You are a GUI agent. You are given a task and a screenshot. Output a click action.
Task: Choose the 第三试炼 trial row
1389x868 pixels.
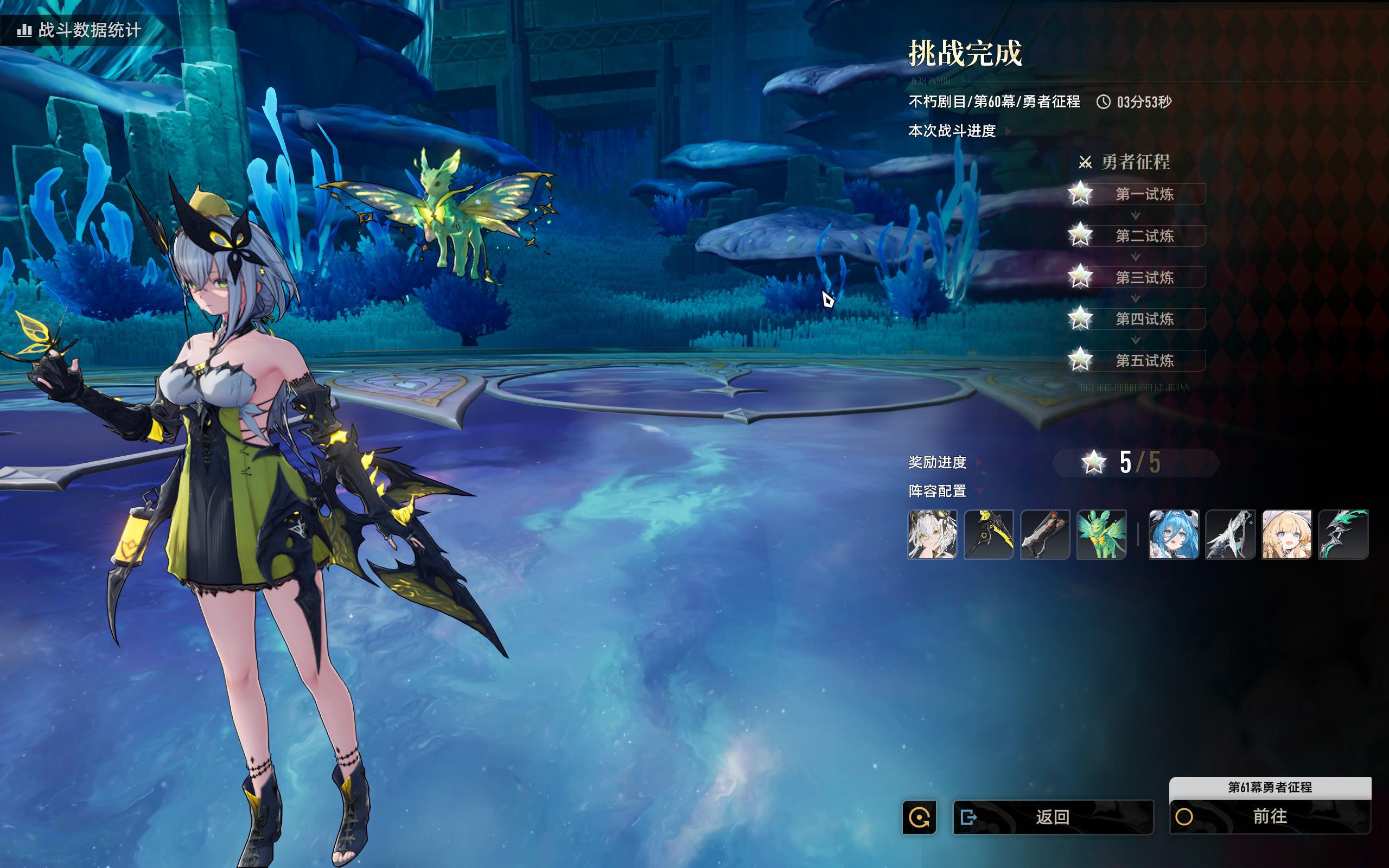coord(1143,278)
